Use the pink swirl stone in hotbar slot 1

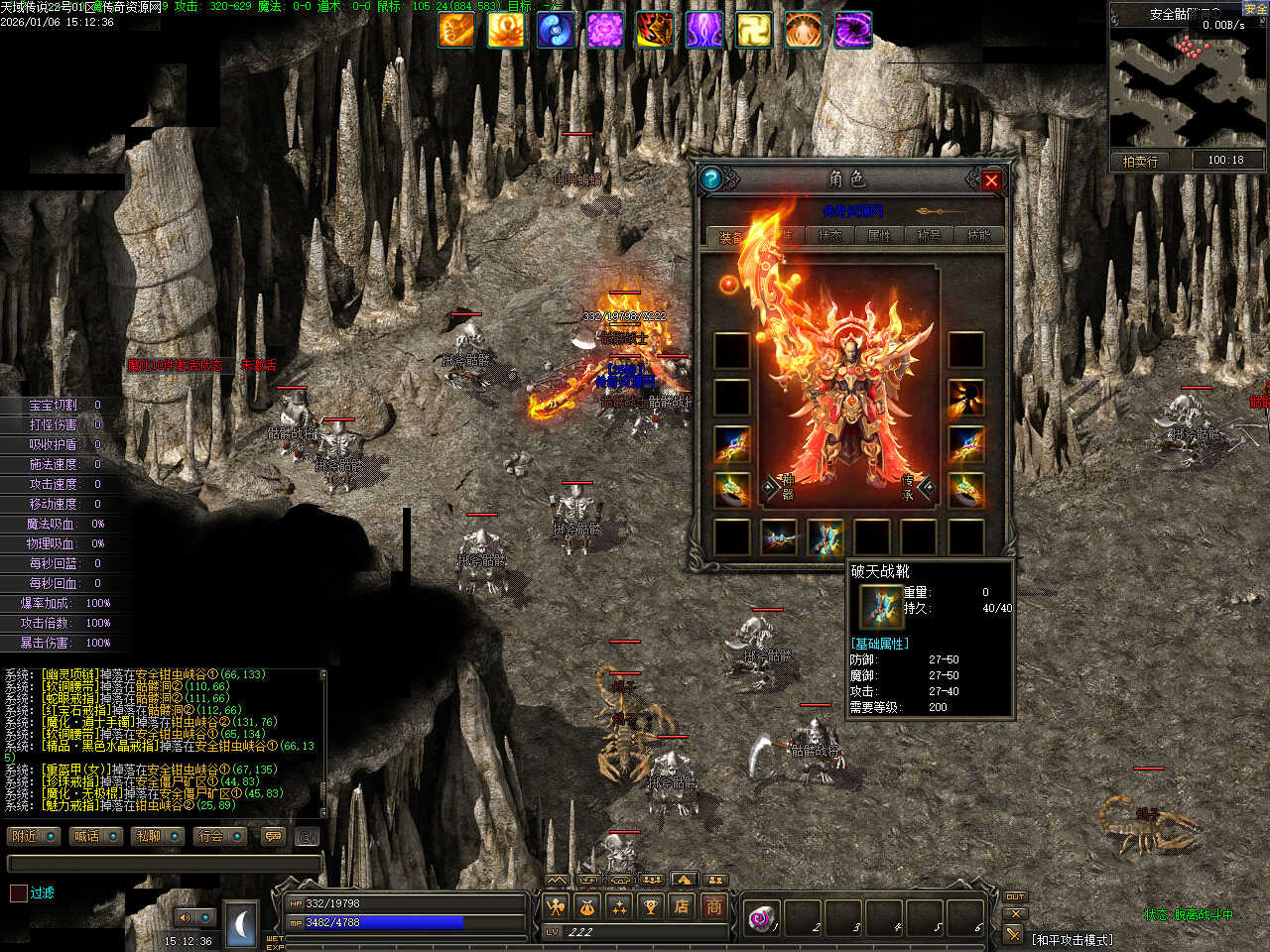click(x=762, y=917)
